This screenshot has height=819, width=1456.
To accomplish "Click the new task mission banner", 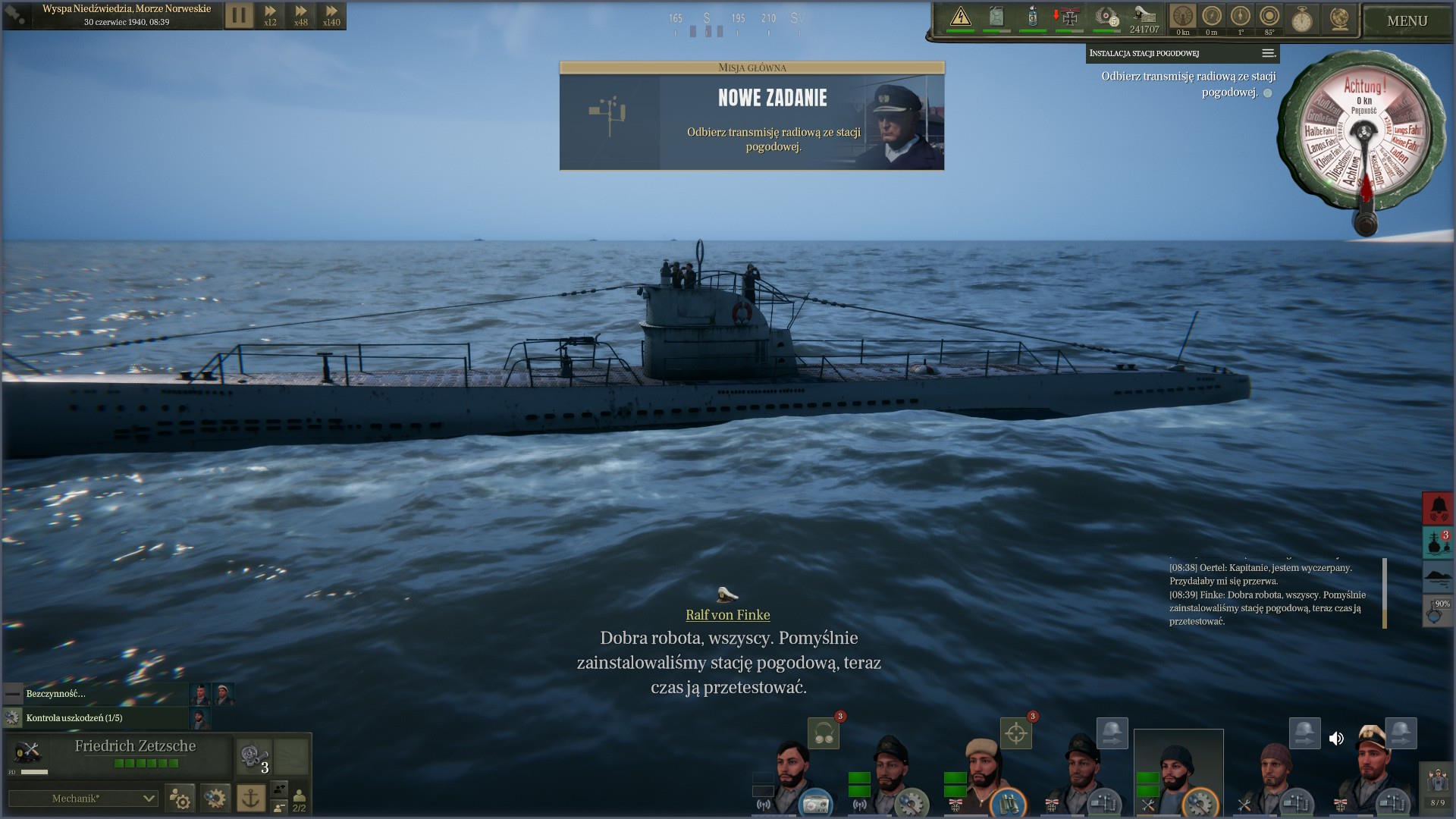I will point(752,116).
